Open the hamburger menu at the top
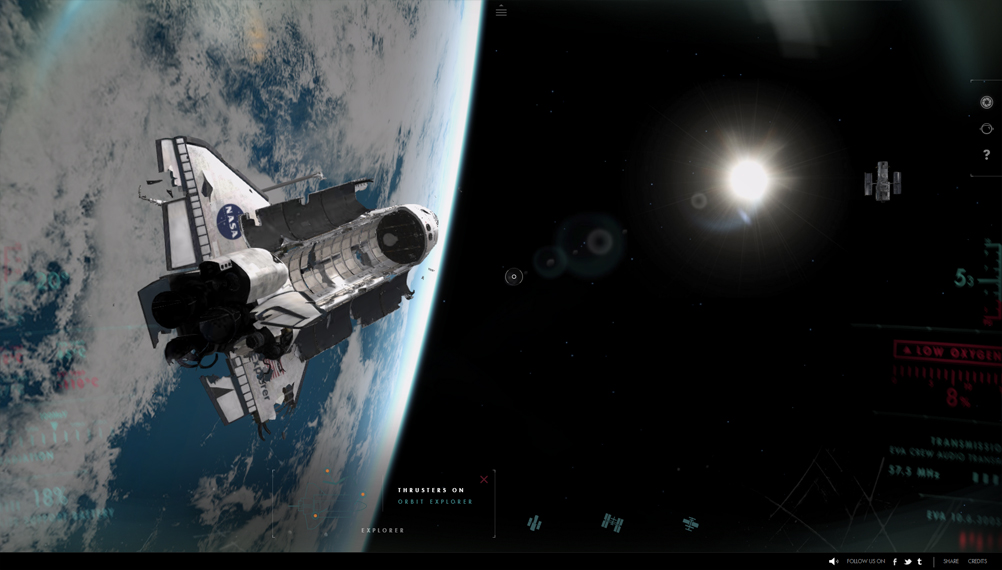The height and width of the screenshot is (570, 1002). pyautogui.click(x=501, y=12)
